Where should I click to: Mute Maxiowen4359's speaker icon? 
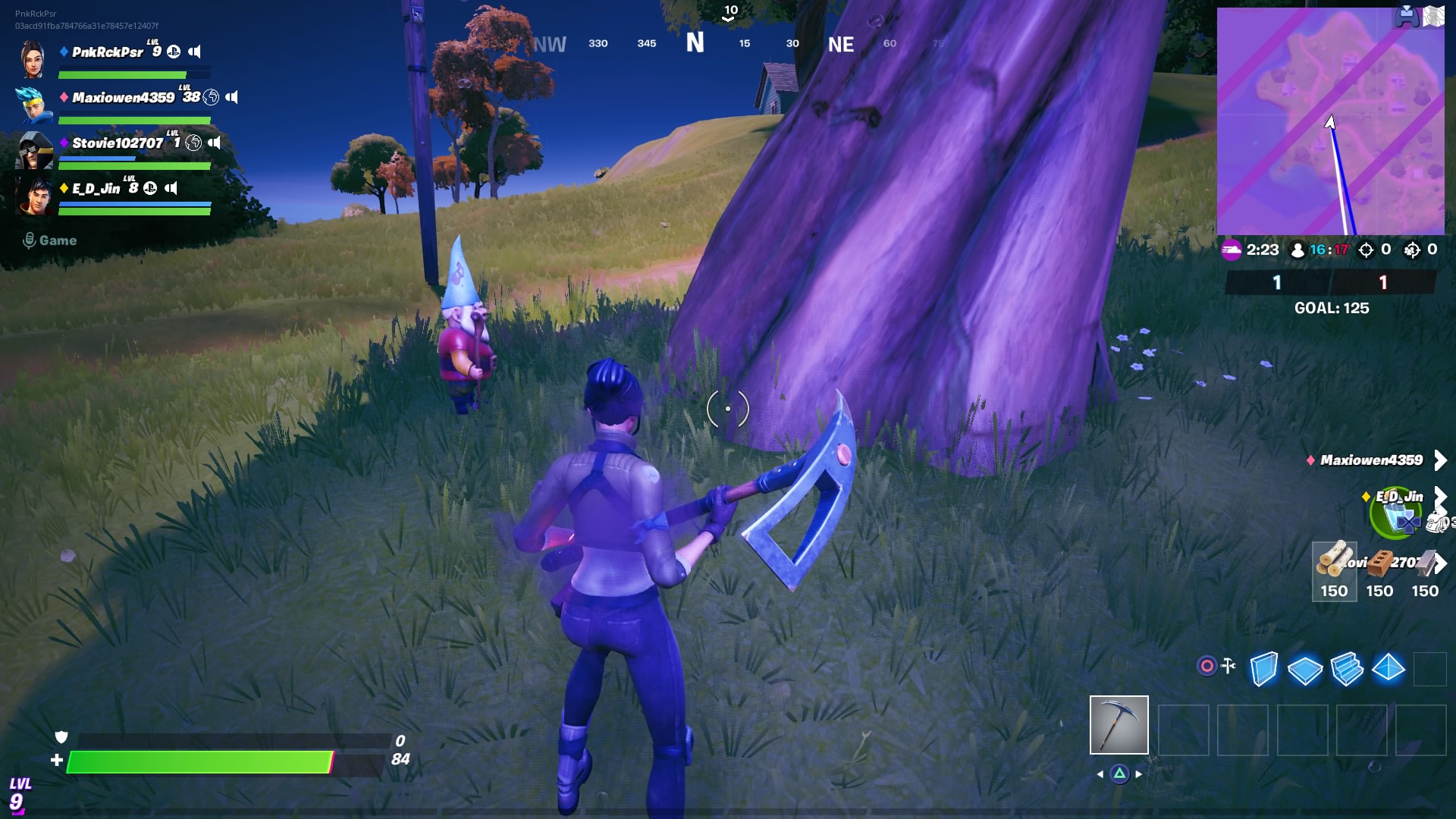coord(232,97)
